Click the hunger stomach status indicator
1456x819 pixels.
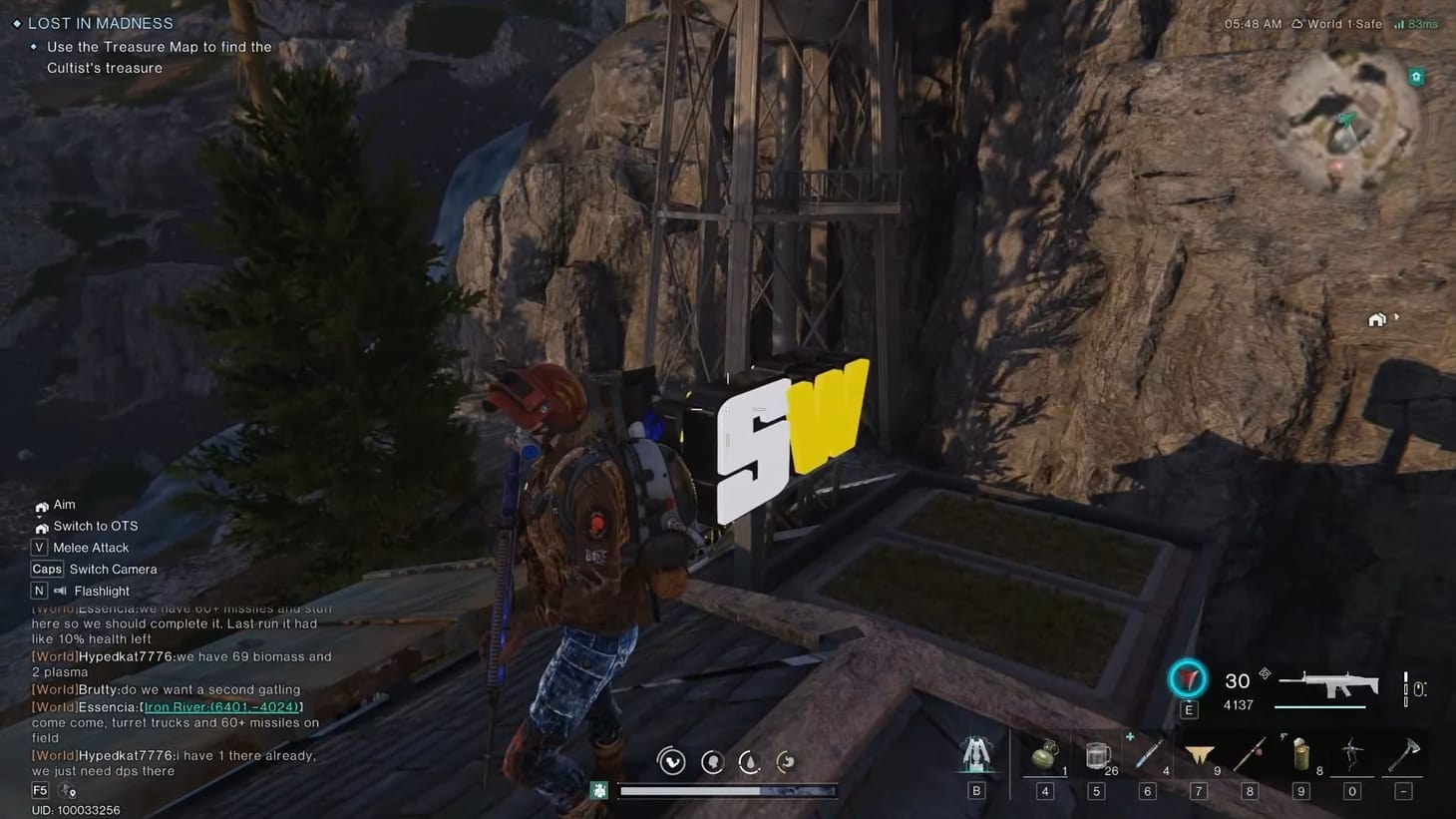point(786,761)
